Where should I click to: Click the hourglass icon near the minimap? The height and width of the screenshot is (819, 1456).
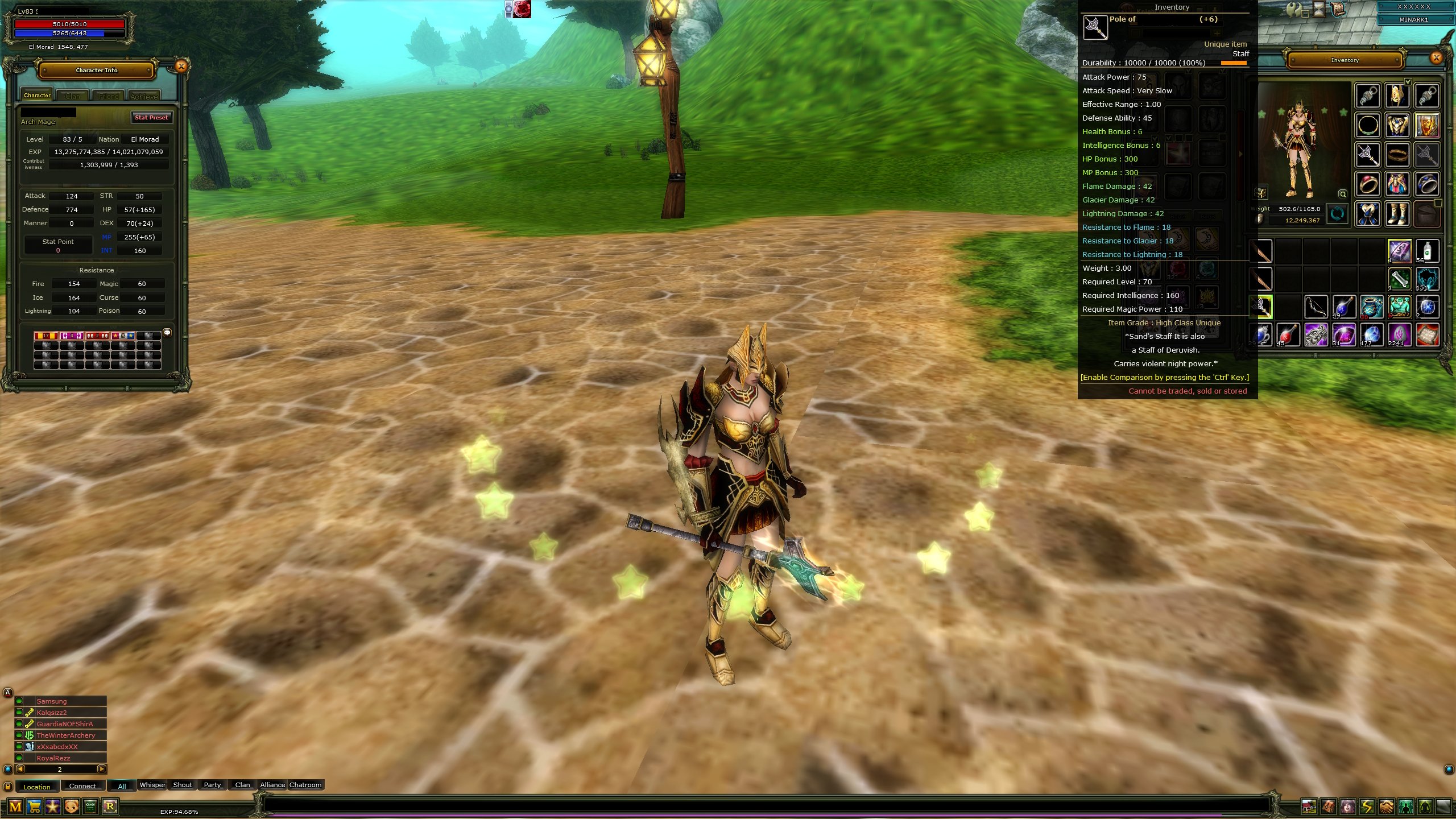(x=1318, y=9)
